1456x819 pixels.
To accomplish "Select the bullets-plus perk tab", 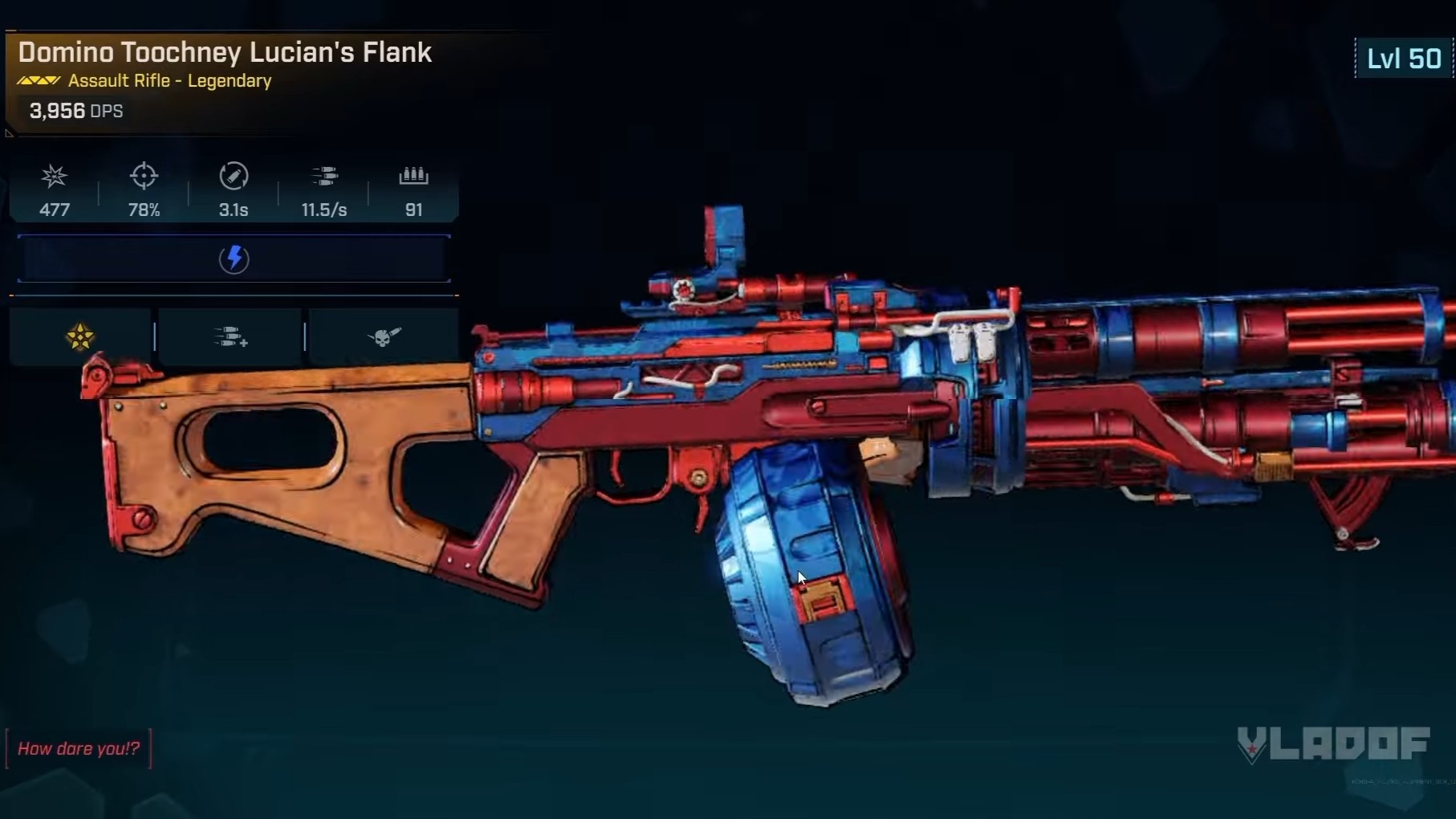I will point(230,337).
